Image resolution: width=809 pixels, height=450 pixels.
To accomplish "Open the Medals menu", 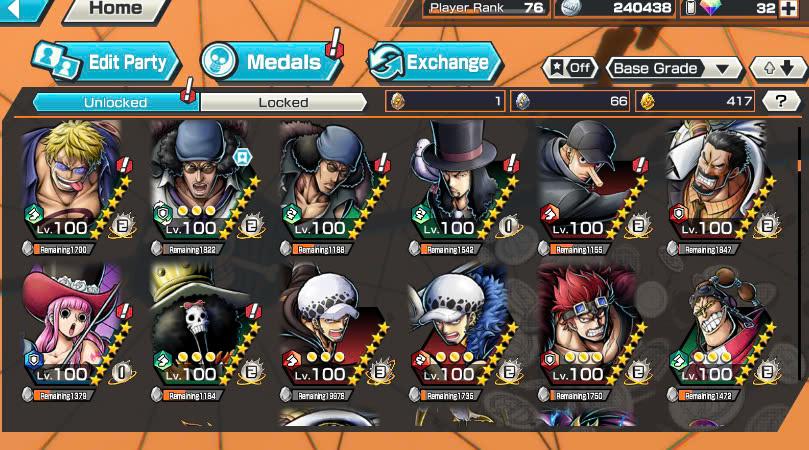I will click(270, 62).
